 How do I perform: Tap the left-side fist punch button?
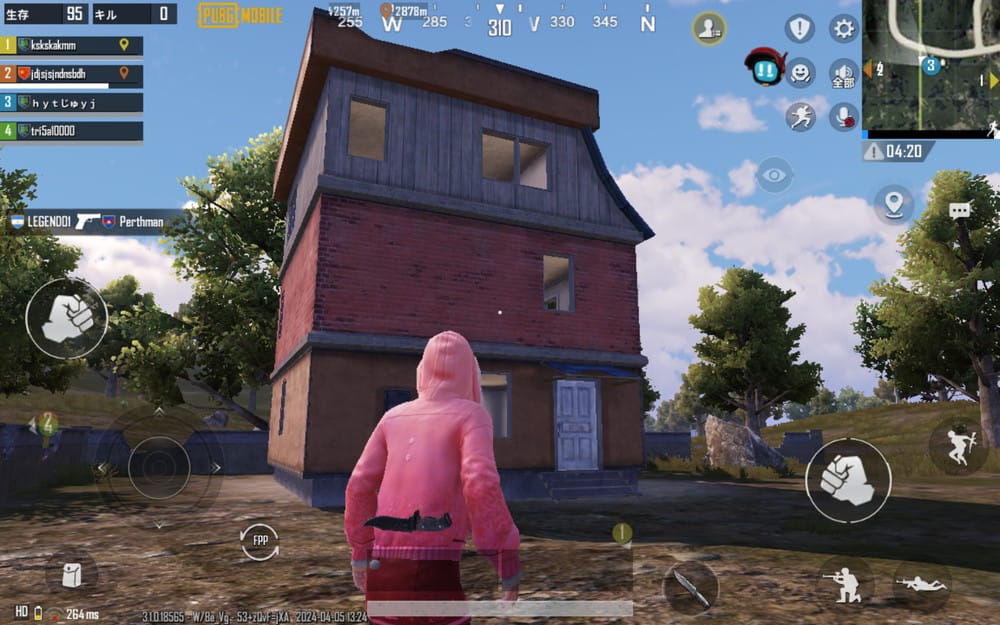pos(67,318)
